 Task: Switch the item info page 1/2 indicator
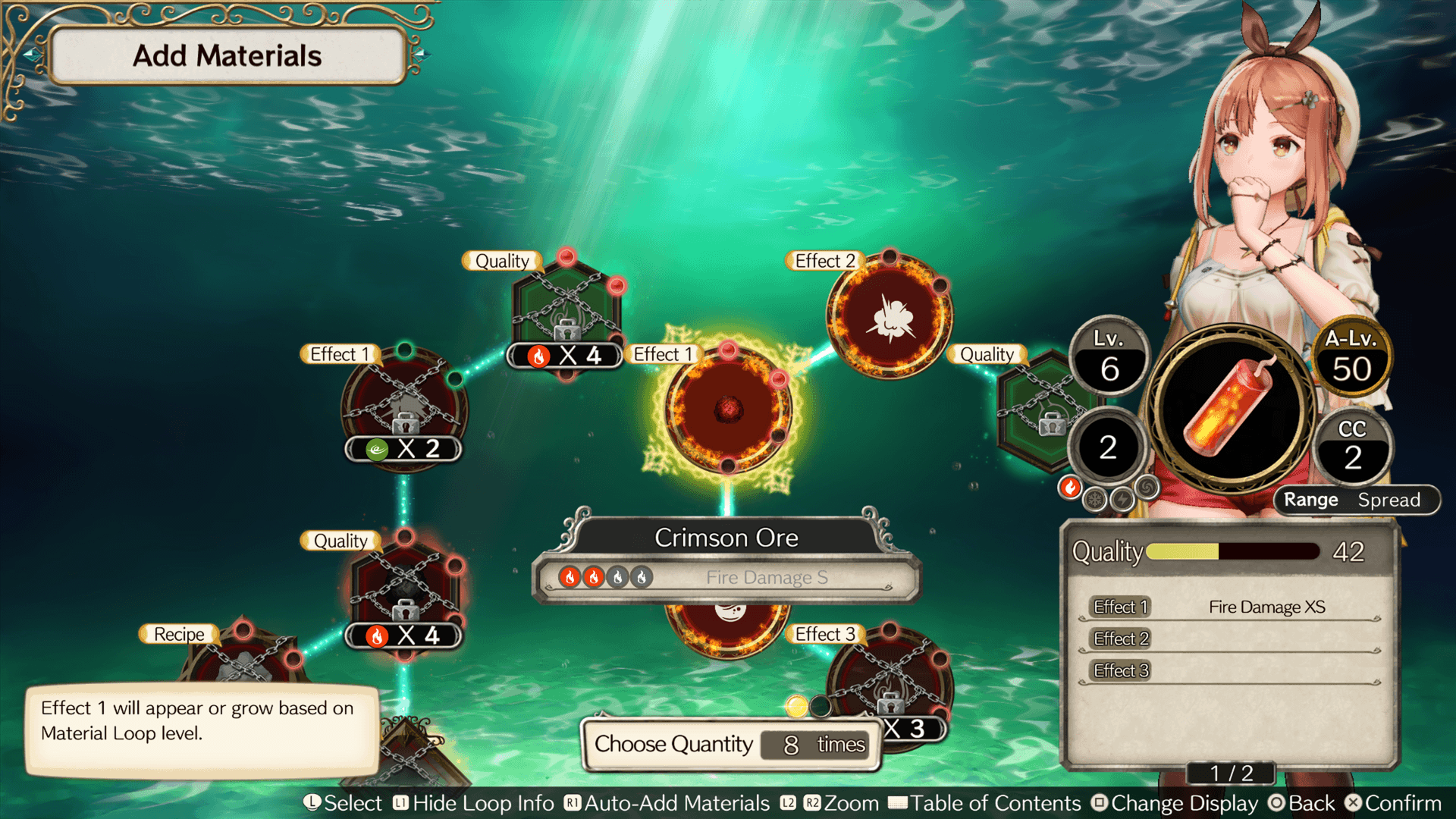coord(1231,773)
